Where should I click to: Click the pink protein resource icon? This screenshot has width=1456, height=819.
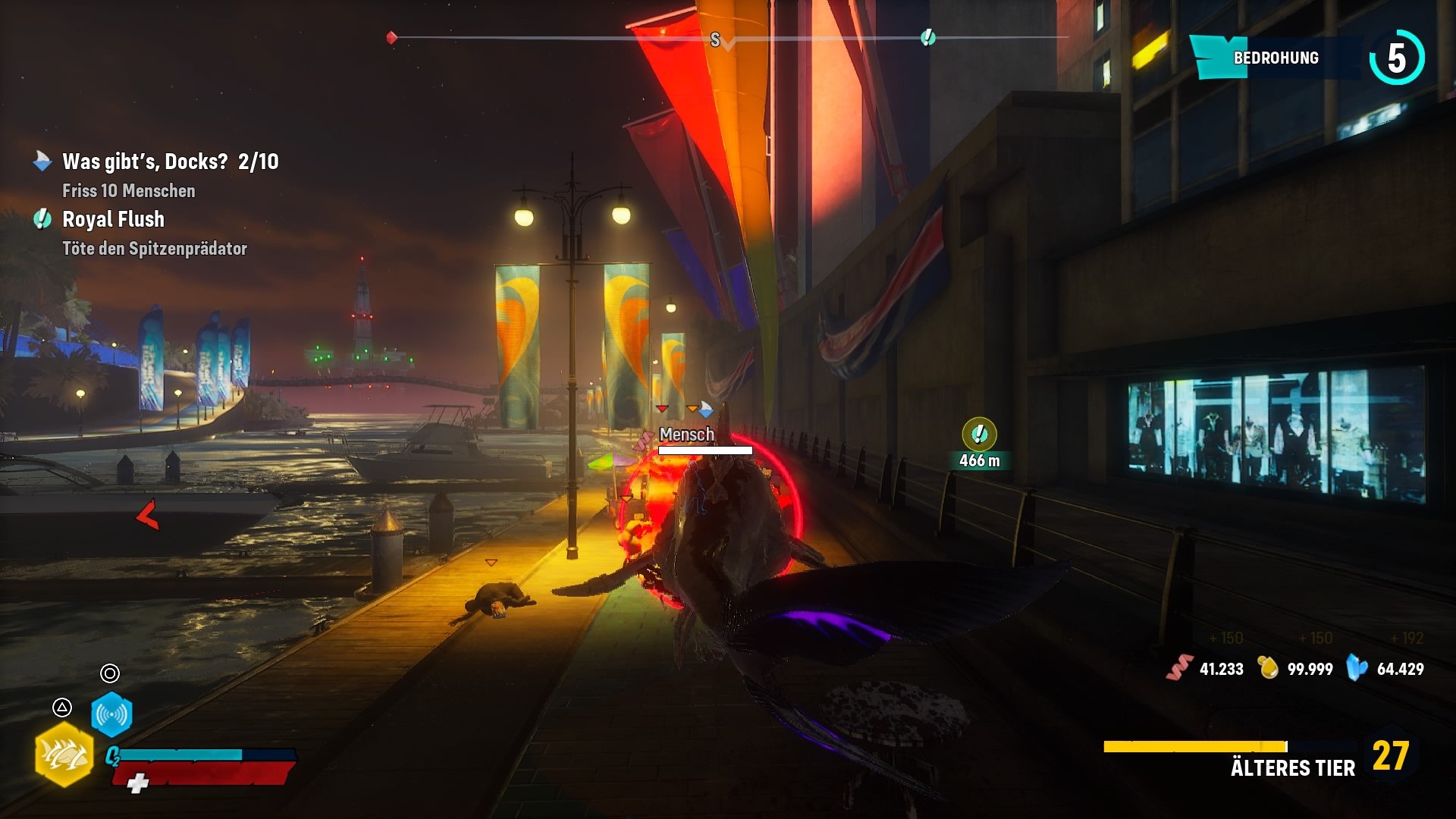(1179, 668)
